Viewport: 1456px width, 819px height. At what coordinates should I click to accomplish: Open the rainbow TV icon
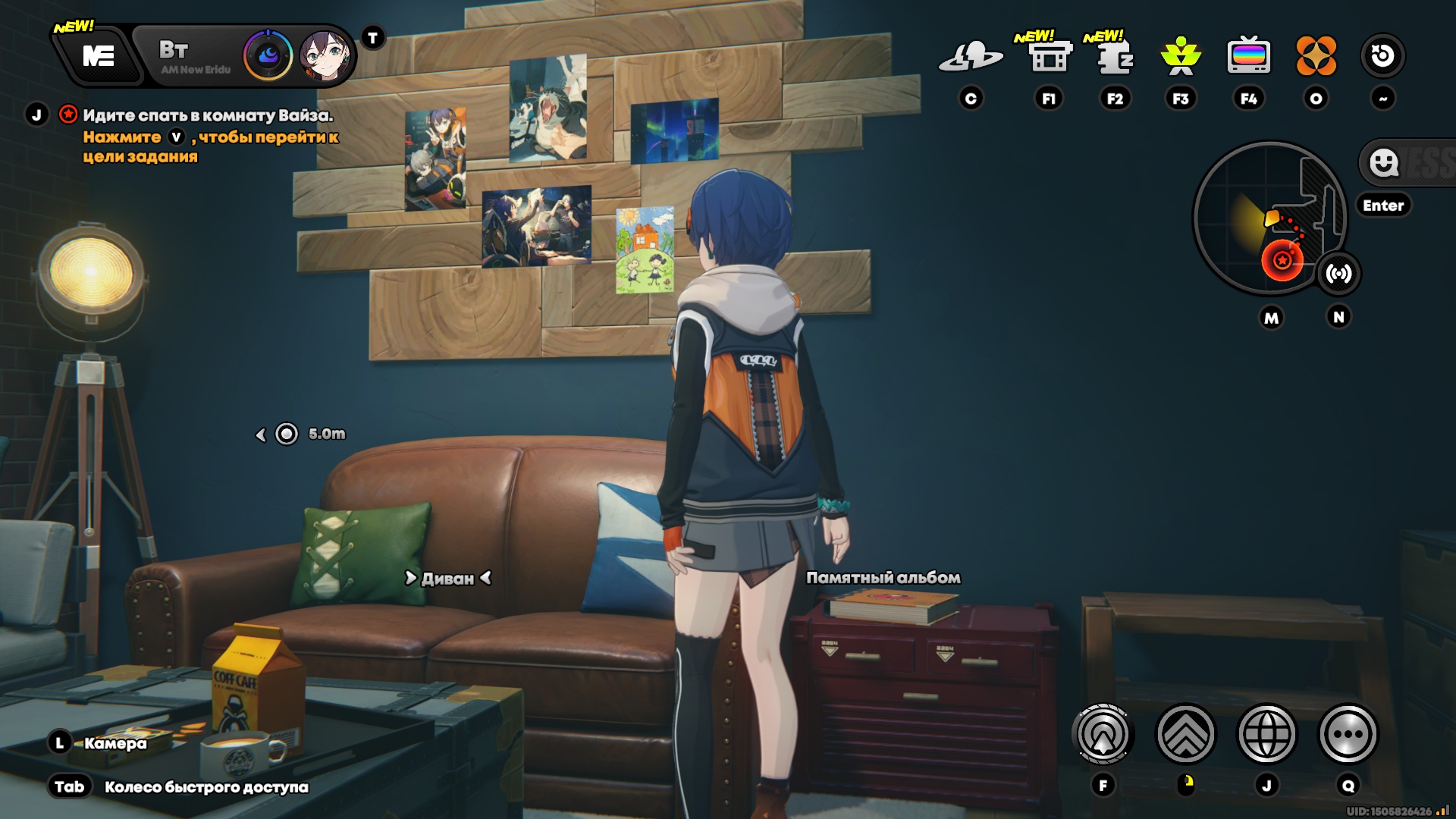(x=1248, y=56)
